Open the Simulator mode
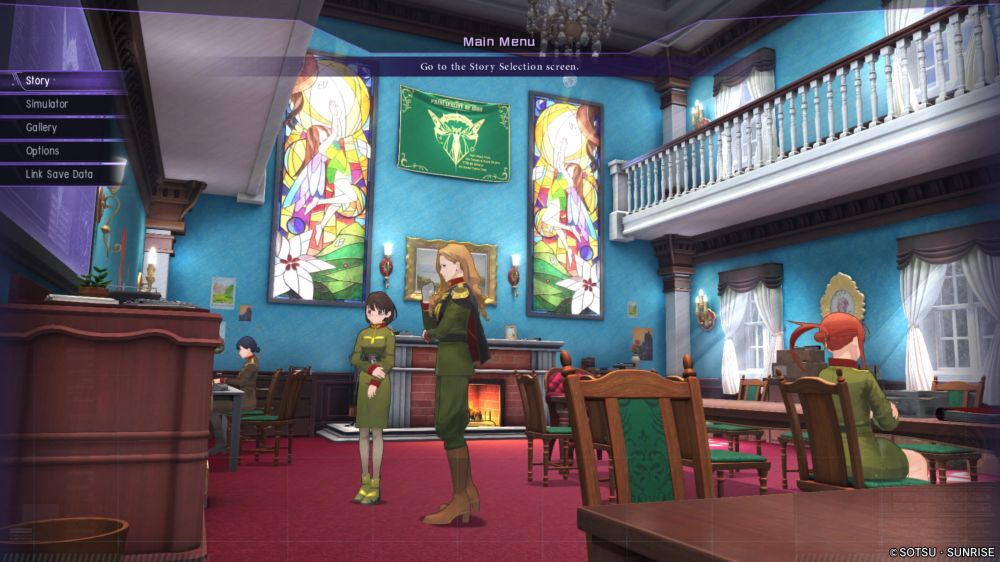 47,104
